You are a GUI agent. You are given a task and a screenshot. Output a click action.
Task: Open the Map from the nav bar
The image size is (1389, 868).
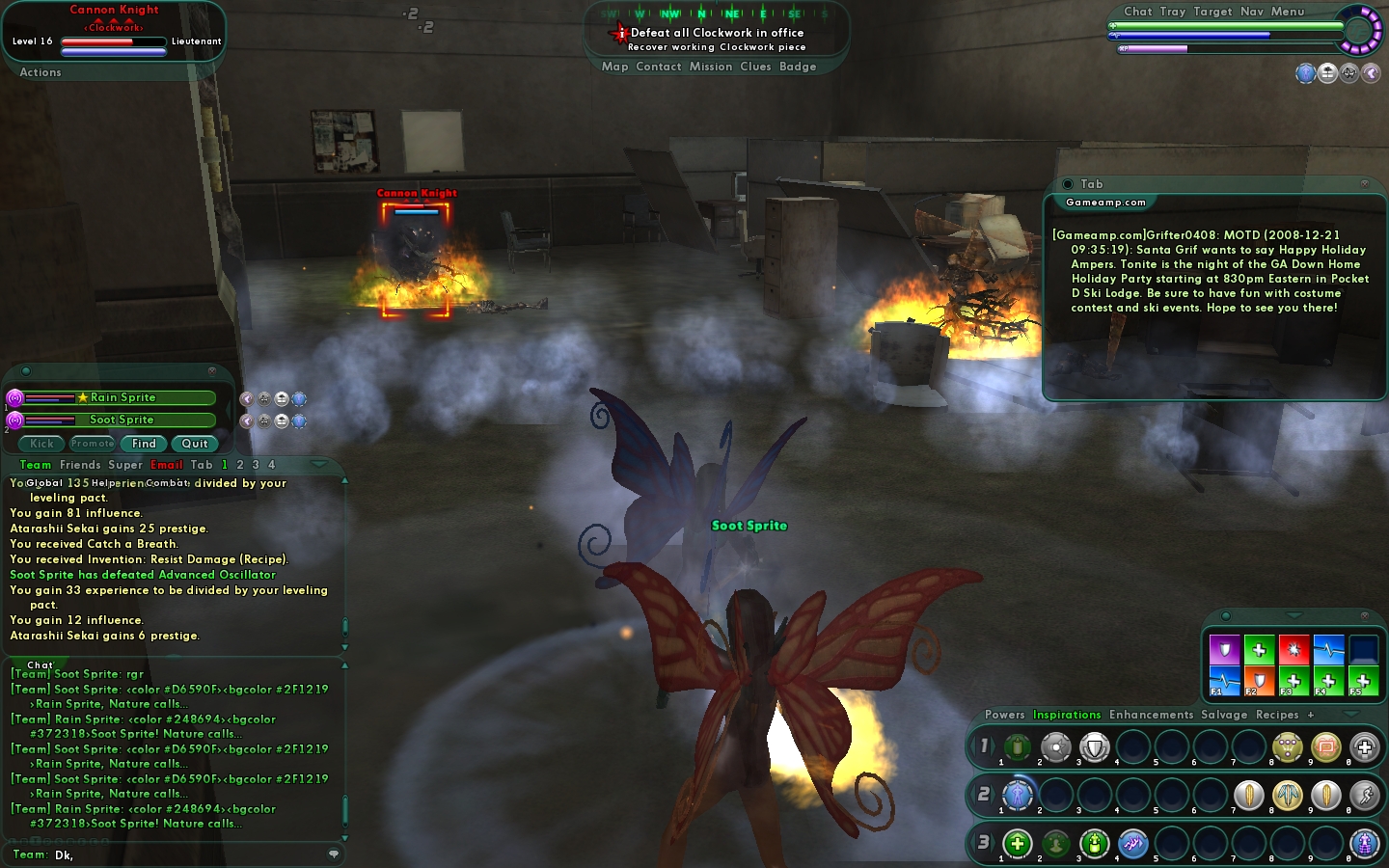[x=614, y=67]
